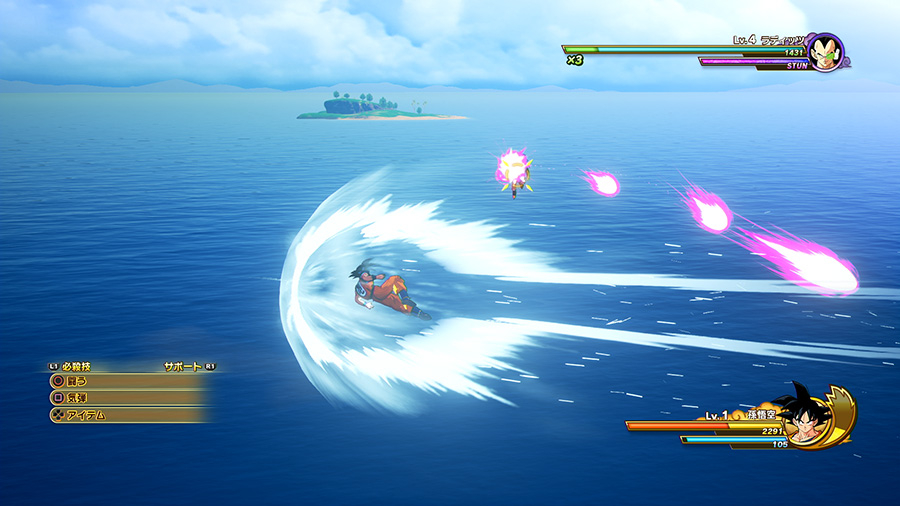Click the enemy Raditz portrait
The height and width of the screenshot is (506, 900).
pyautogui.click(x=825, y=53)
